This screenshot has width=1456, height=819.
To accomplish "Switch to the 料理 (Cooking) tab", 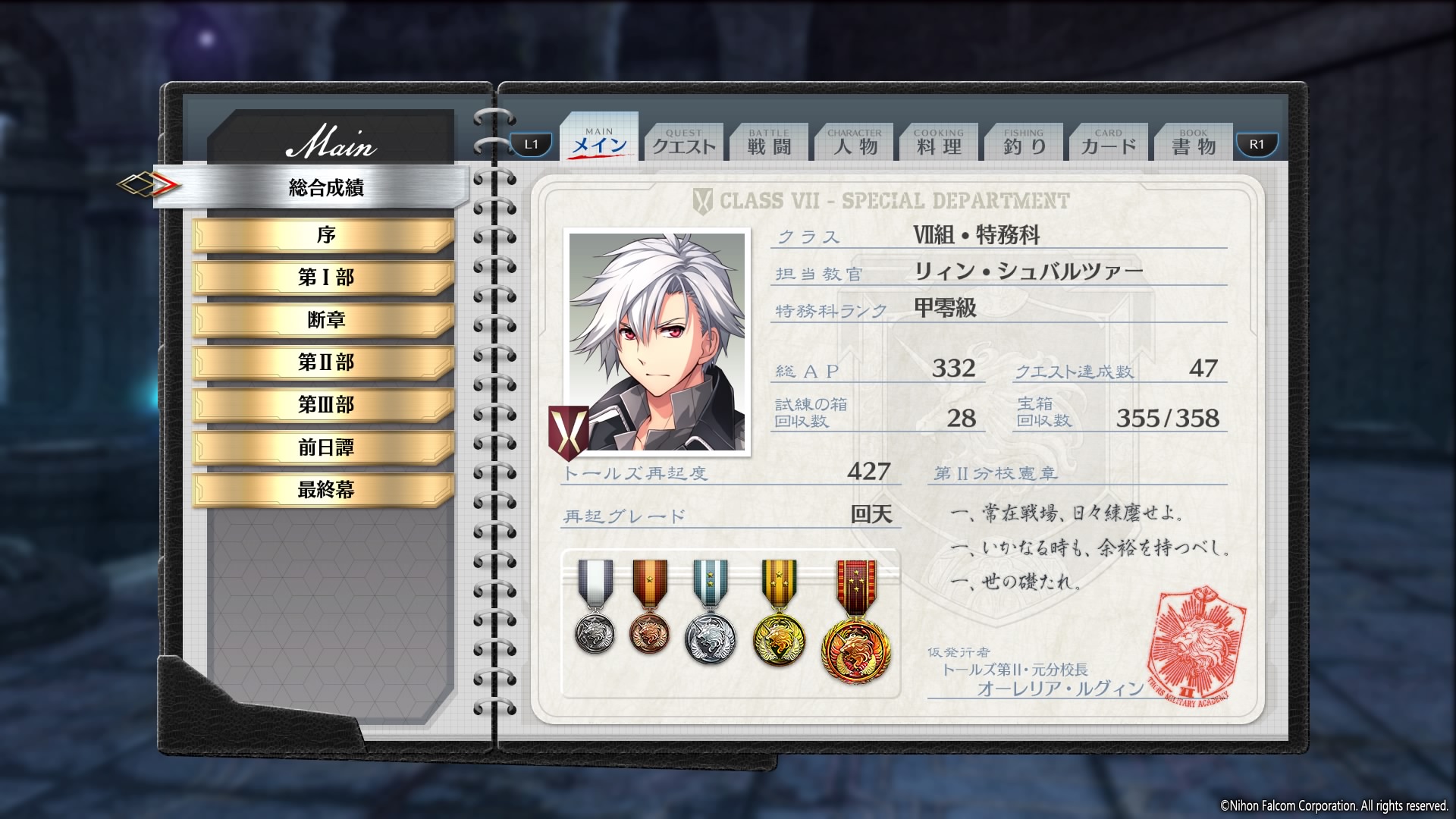I will 939,143.
